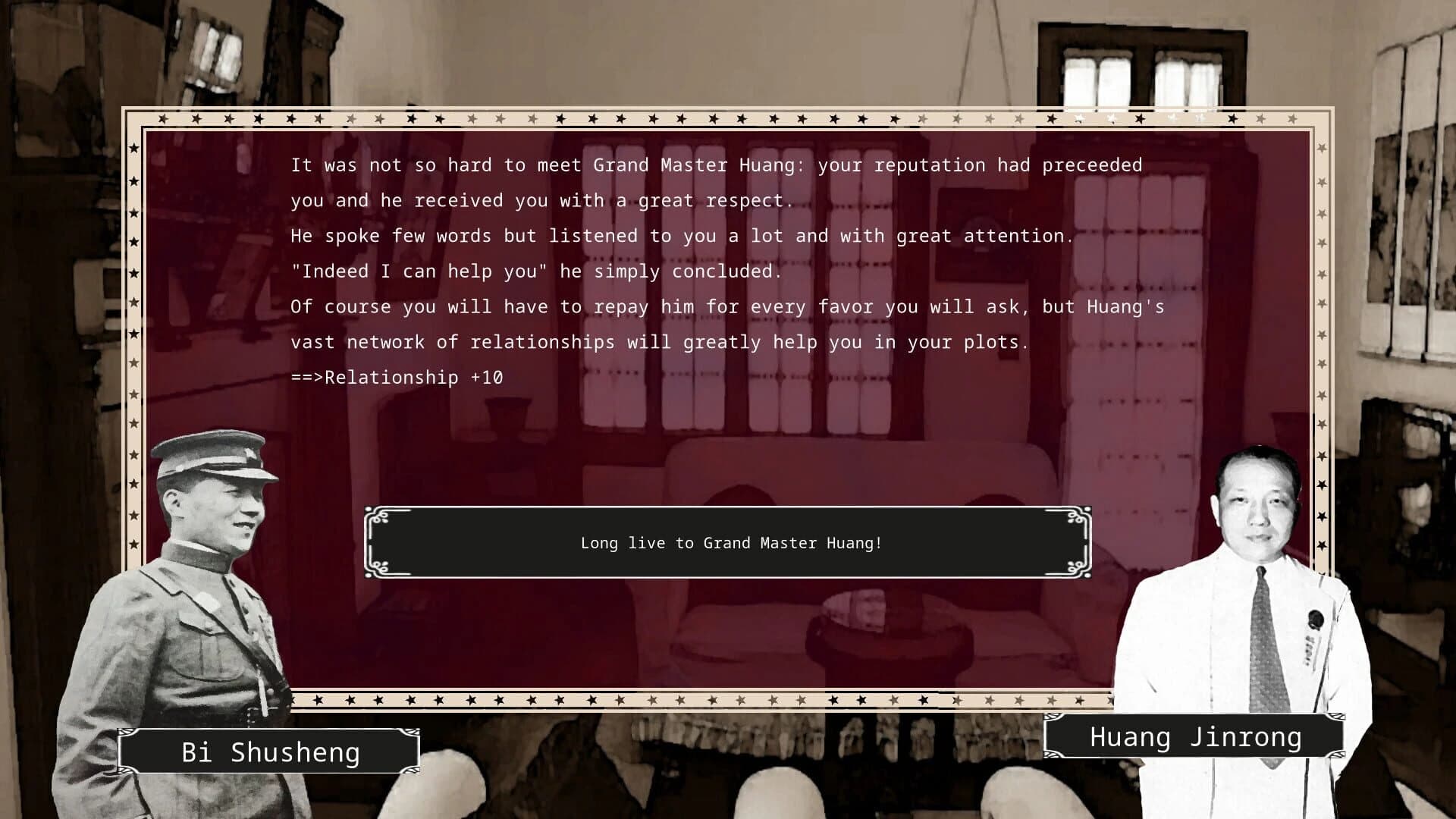Click the star border at the top frame
The height and width of the screenshot is (819, 1456).
coord(682,119)
